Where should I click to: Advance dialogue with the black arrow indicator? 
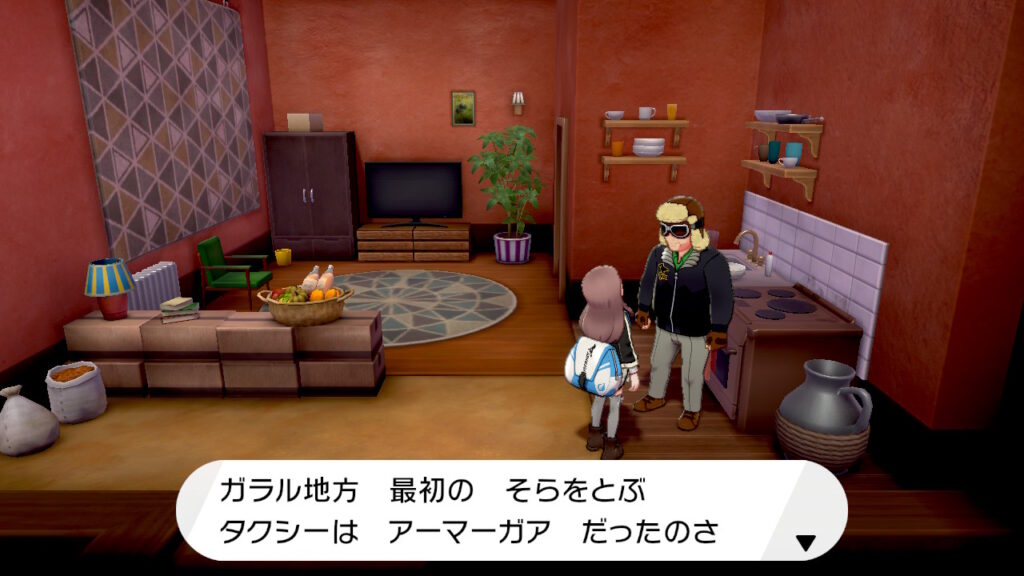point(805,543)
